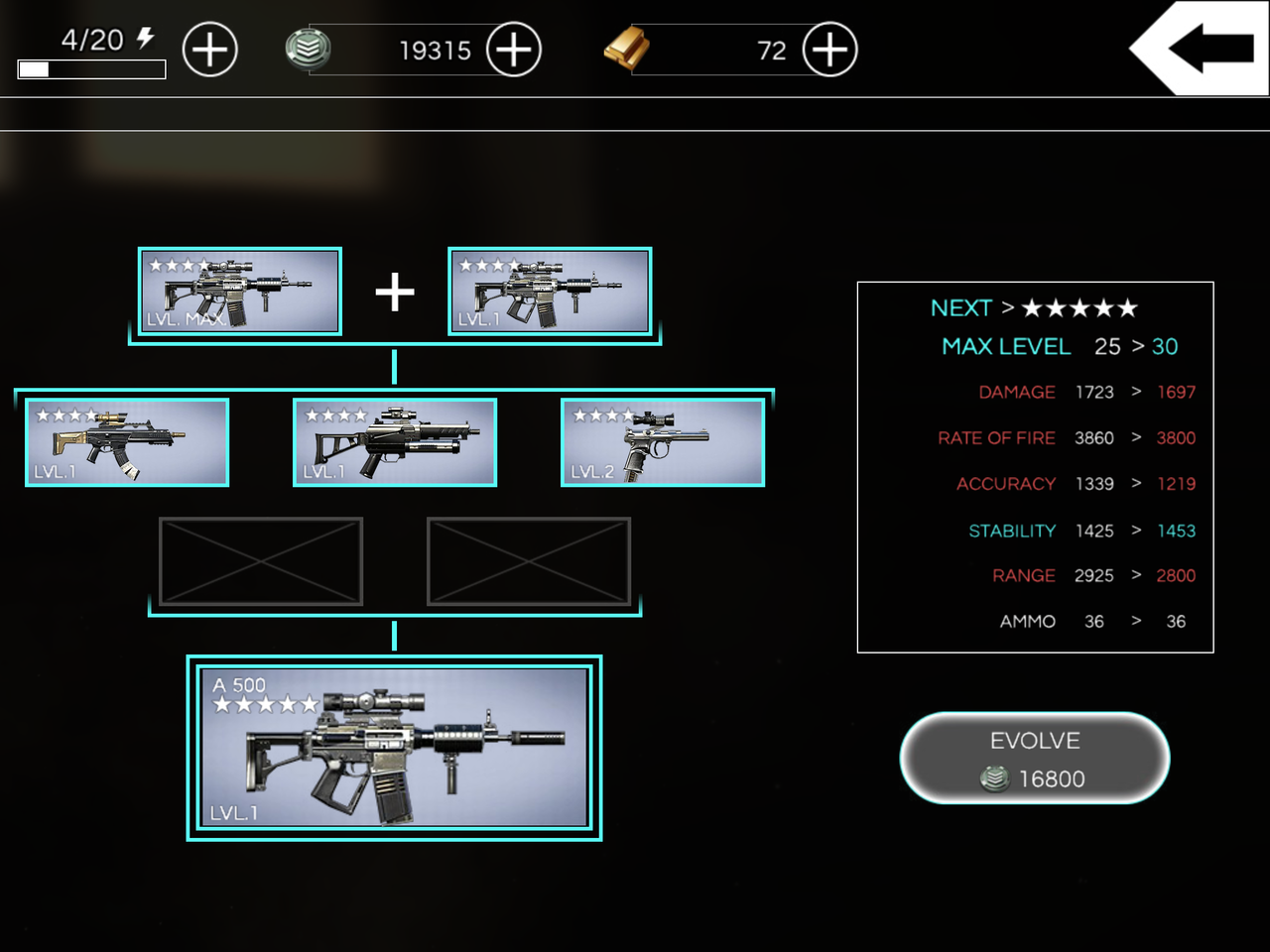Buy more cash using its plus button
This screenshot has height=952, width=1270.
pyautogui.click(x=514, y=50)
